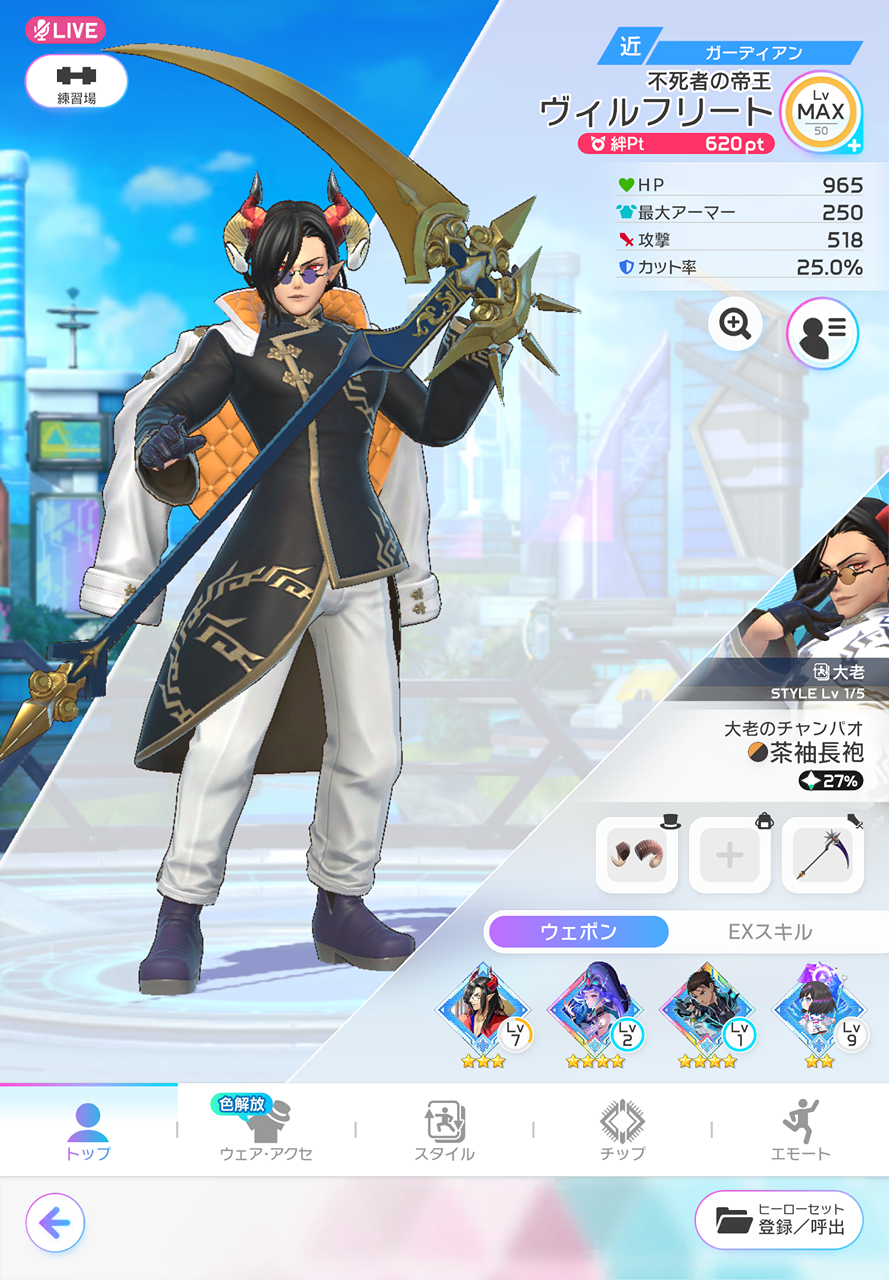Viewport: 889px width, 1280px height.
Task: Toggle the LIVE mic indicator
Action: 65,30
